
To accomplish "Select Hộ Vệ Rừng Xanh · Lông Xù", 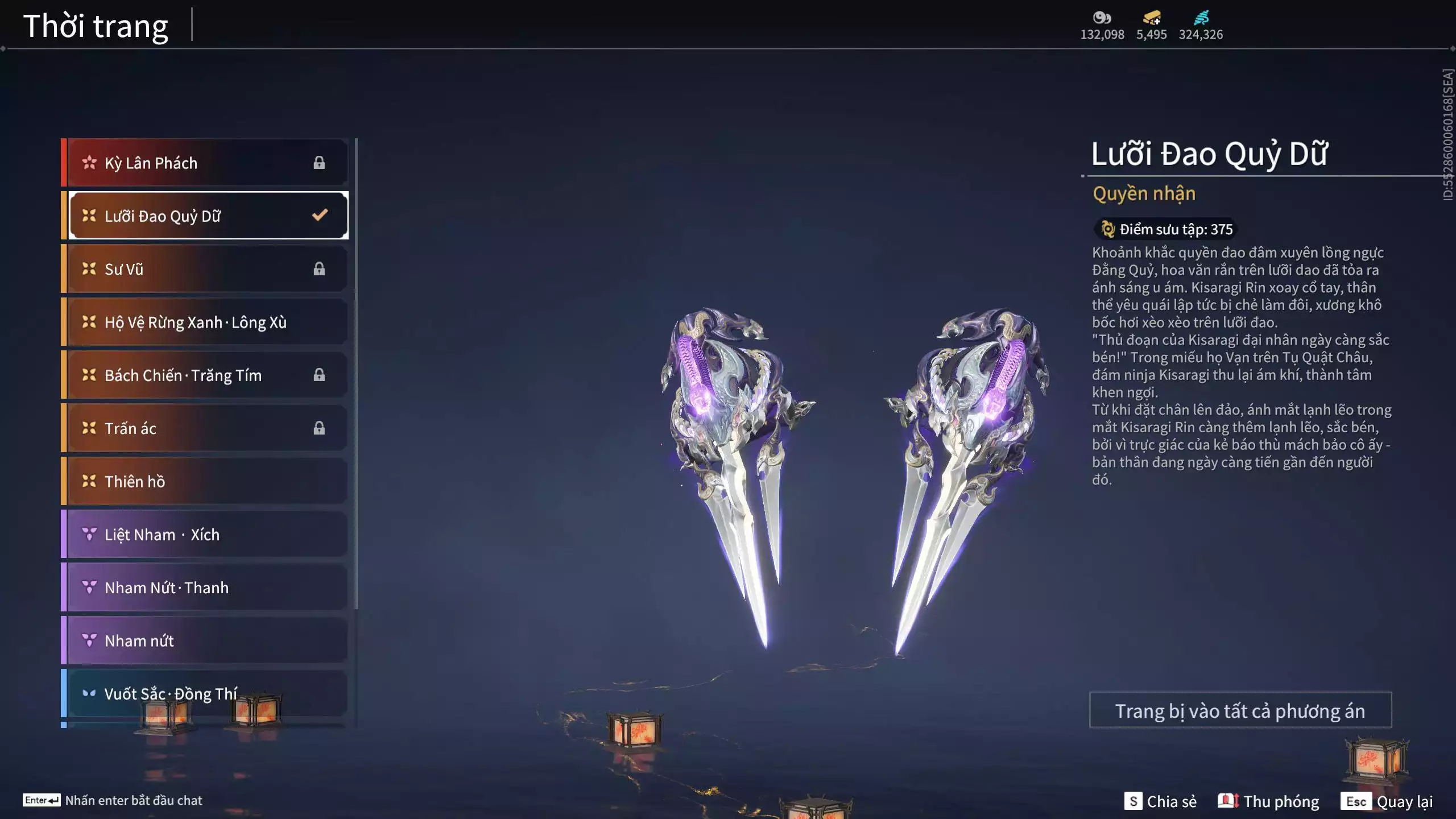I will 205,322.
